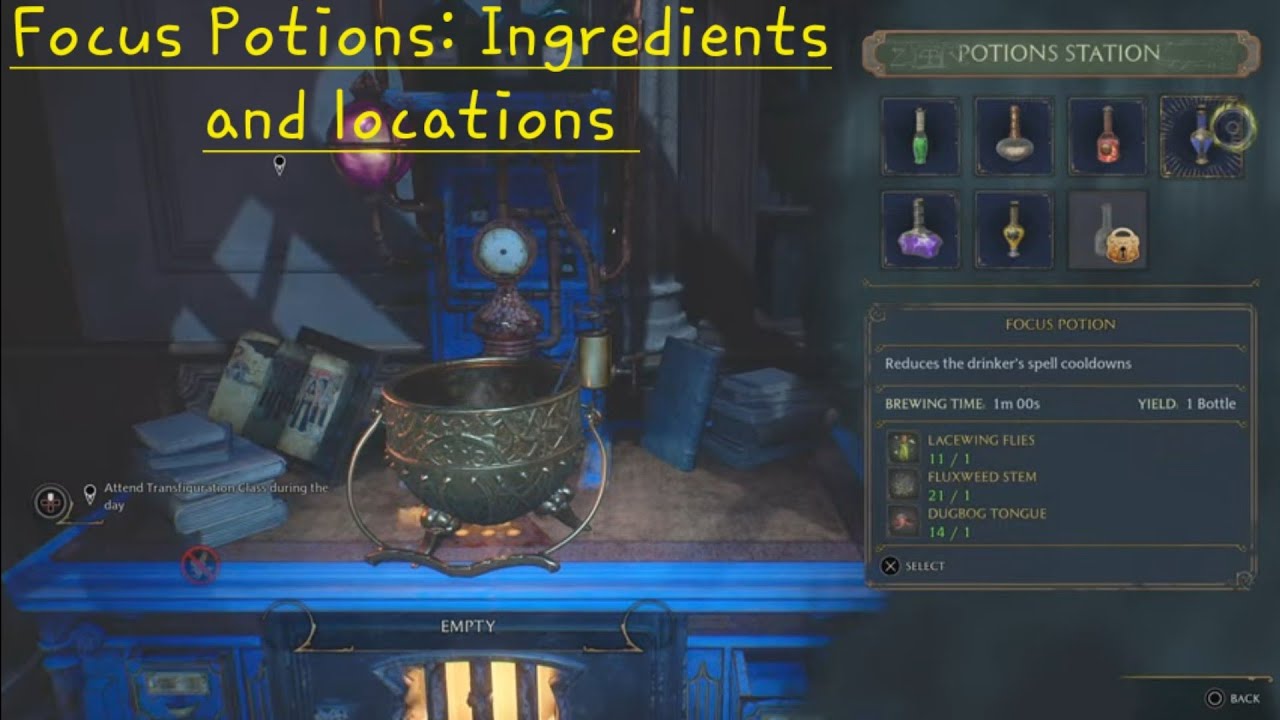This screenshot has width=1280, height=720.
Task: Select the round Edurus Potion bottle
Action: (1014, 135)
